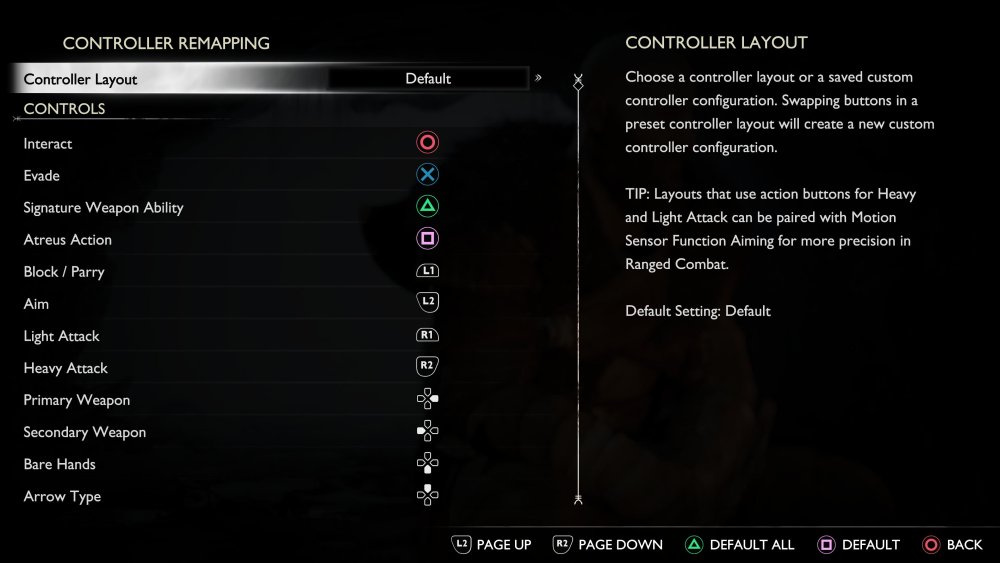Click the Arrow Type row
1000x563 pixels.
pyautogui.click(x=230, y=496)
